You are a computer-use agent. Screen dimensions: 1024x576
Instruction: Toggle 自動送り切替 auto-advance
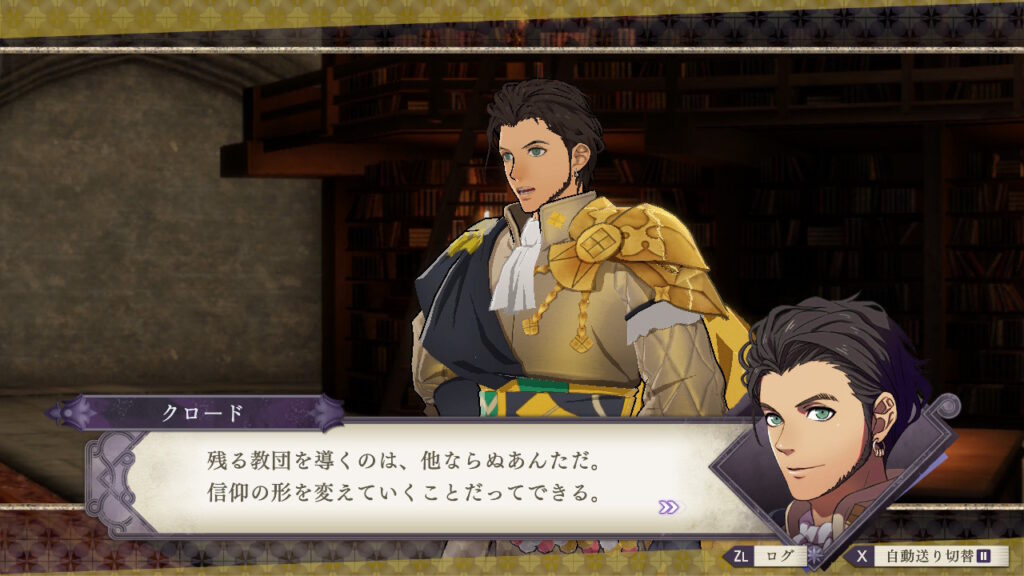928,556
